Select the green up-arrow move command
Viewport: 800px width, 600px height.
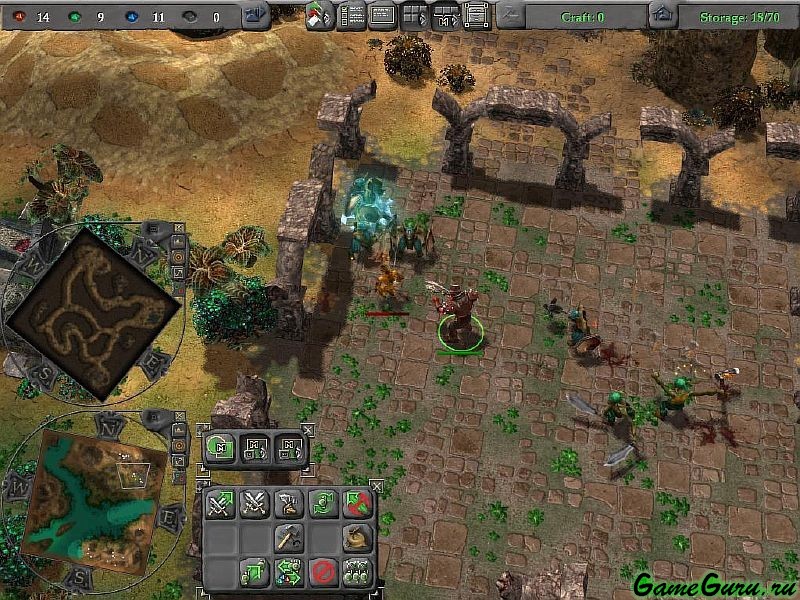click(x=254, y=572)
